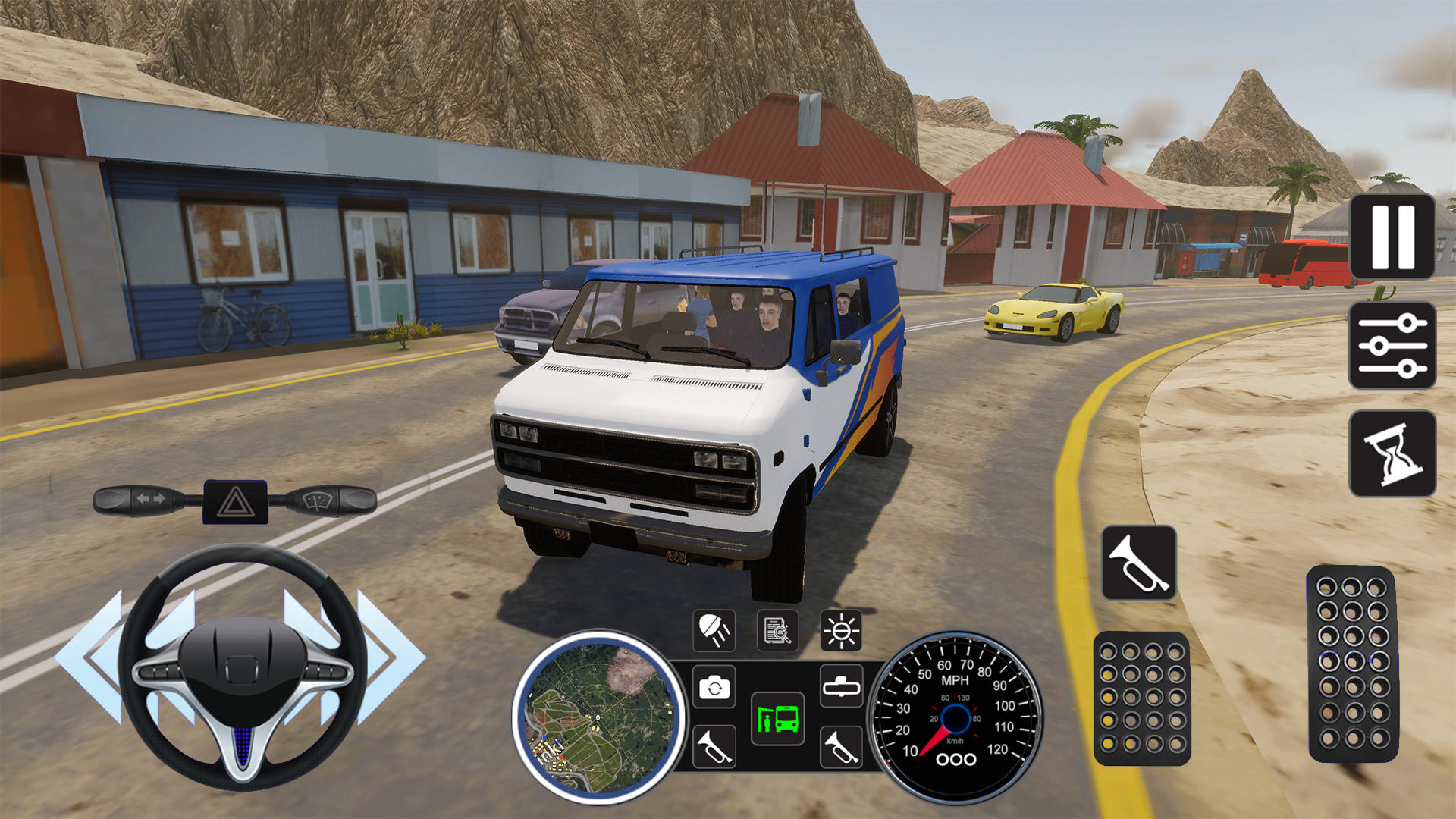1456x819 pixels.
Task: Apply the wide brake pedal
Action: tap(1142, 698)
